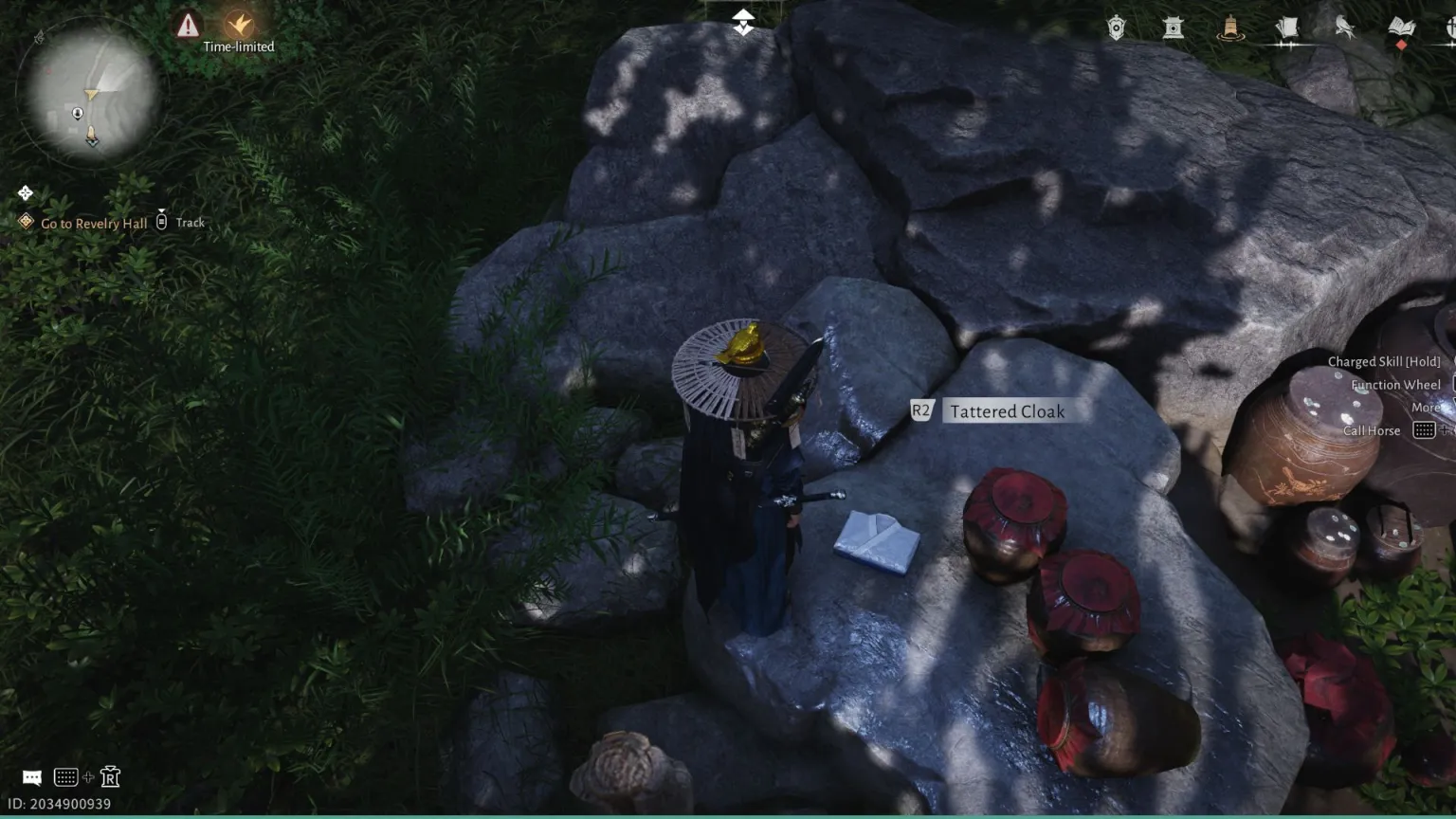Screen dimensions: 1456x819
Task: Open the circular minimap
Action: click(91, 93)
